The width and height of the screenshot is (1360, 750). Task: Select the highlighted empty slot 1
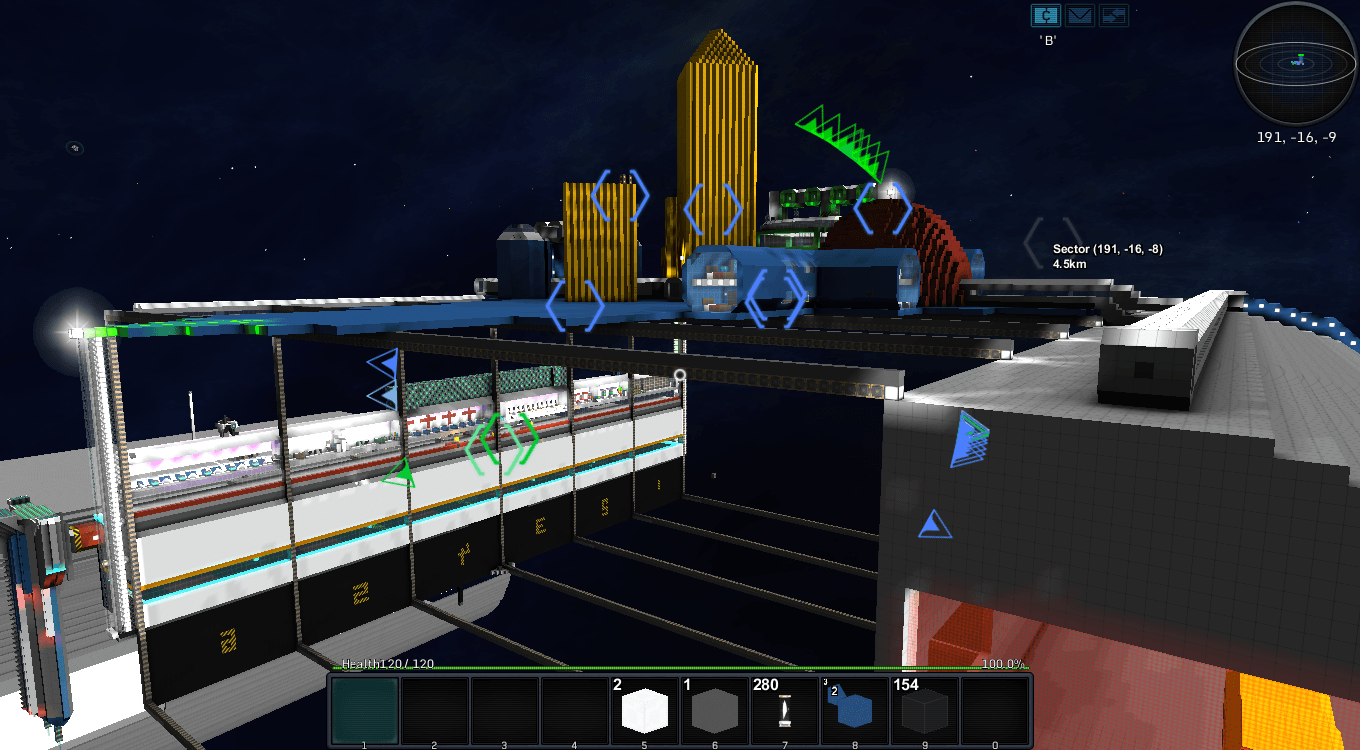pos(365,710)
